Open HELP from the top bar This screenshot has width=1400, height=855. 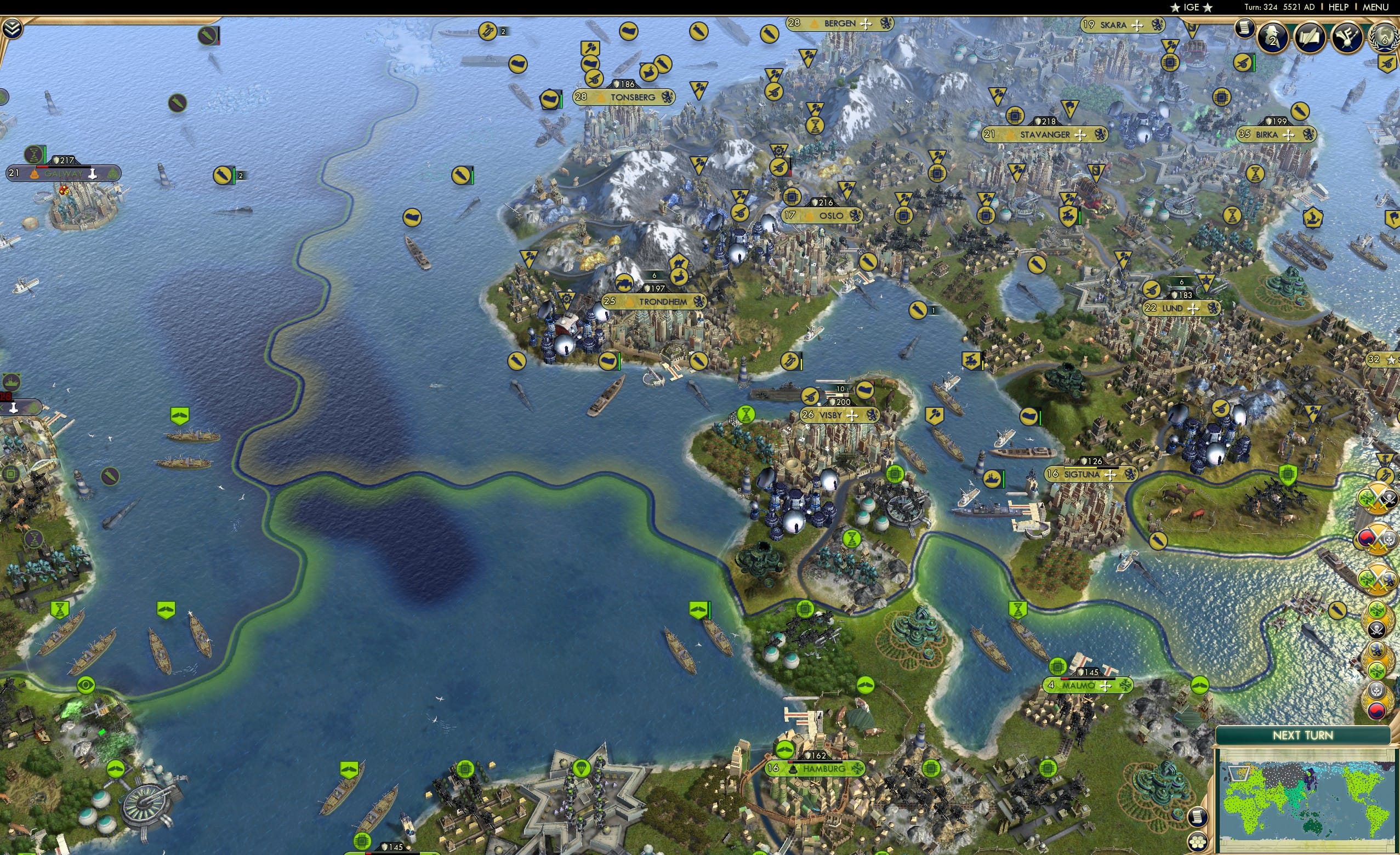point(1338,7)
